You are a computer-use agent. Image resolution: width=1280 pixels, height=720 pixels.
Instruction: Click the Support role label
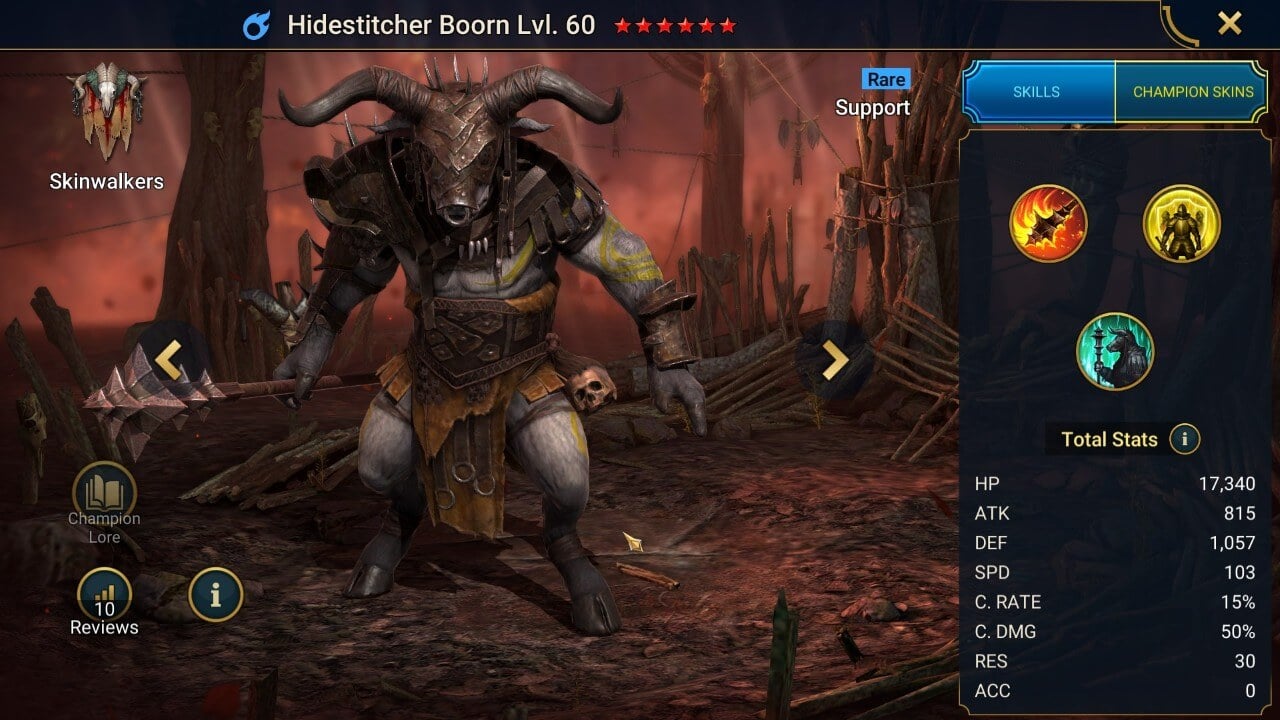click(873, 107)
